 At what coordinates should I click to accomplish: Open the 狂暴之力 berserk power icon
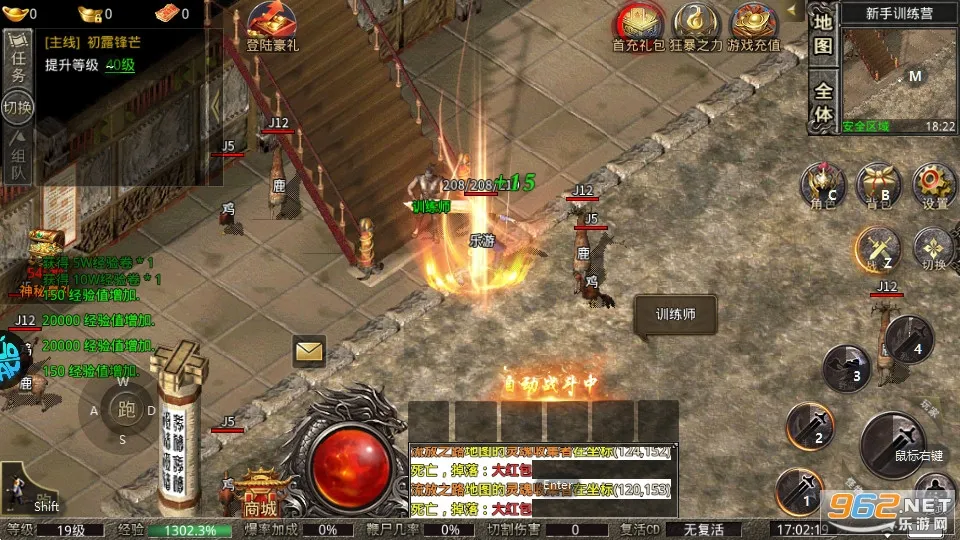[696, 27]
